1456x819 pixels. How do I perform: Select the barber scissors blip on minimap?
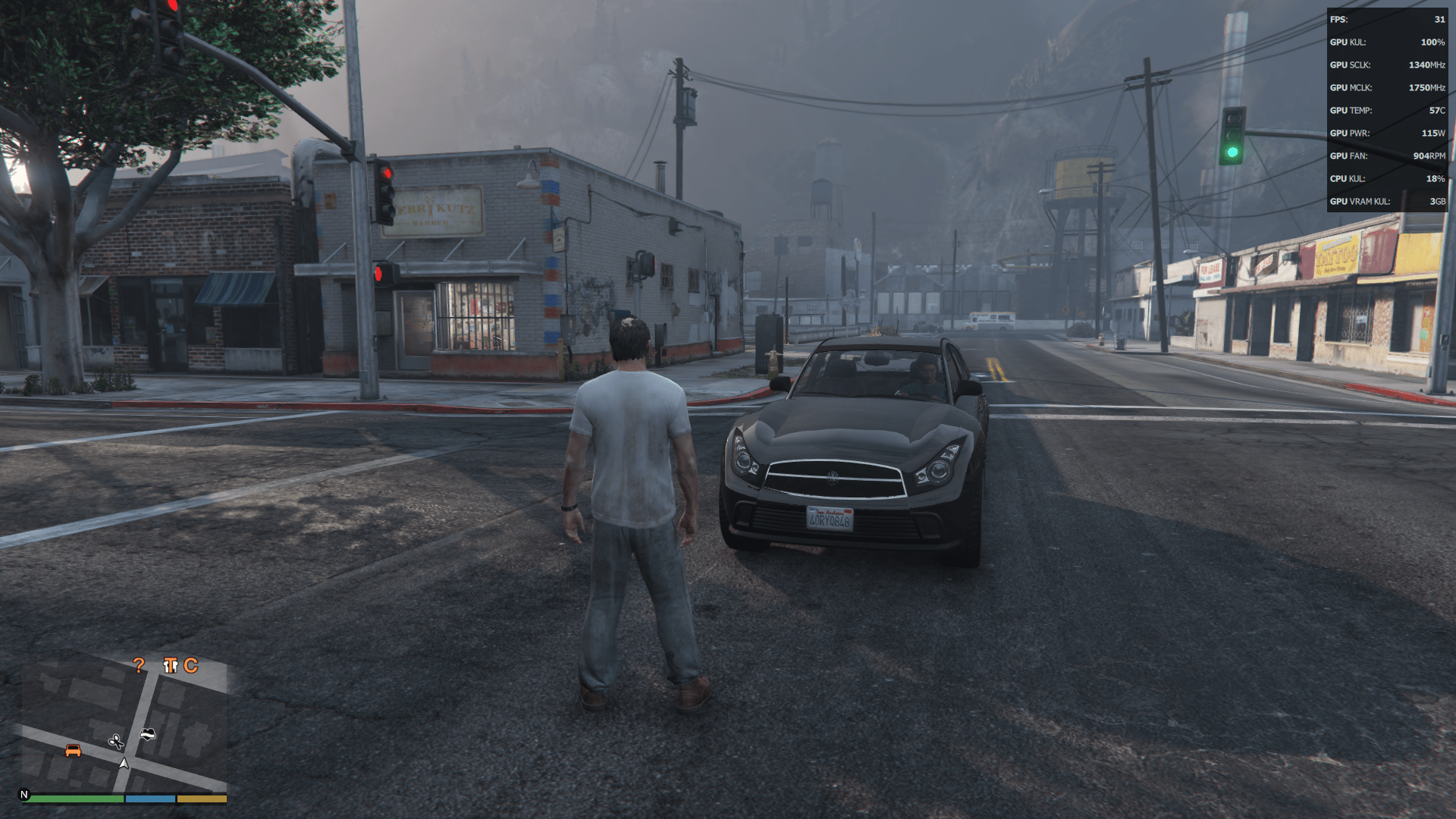pos(116,741)
